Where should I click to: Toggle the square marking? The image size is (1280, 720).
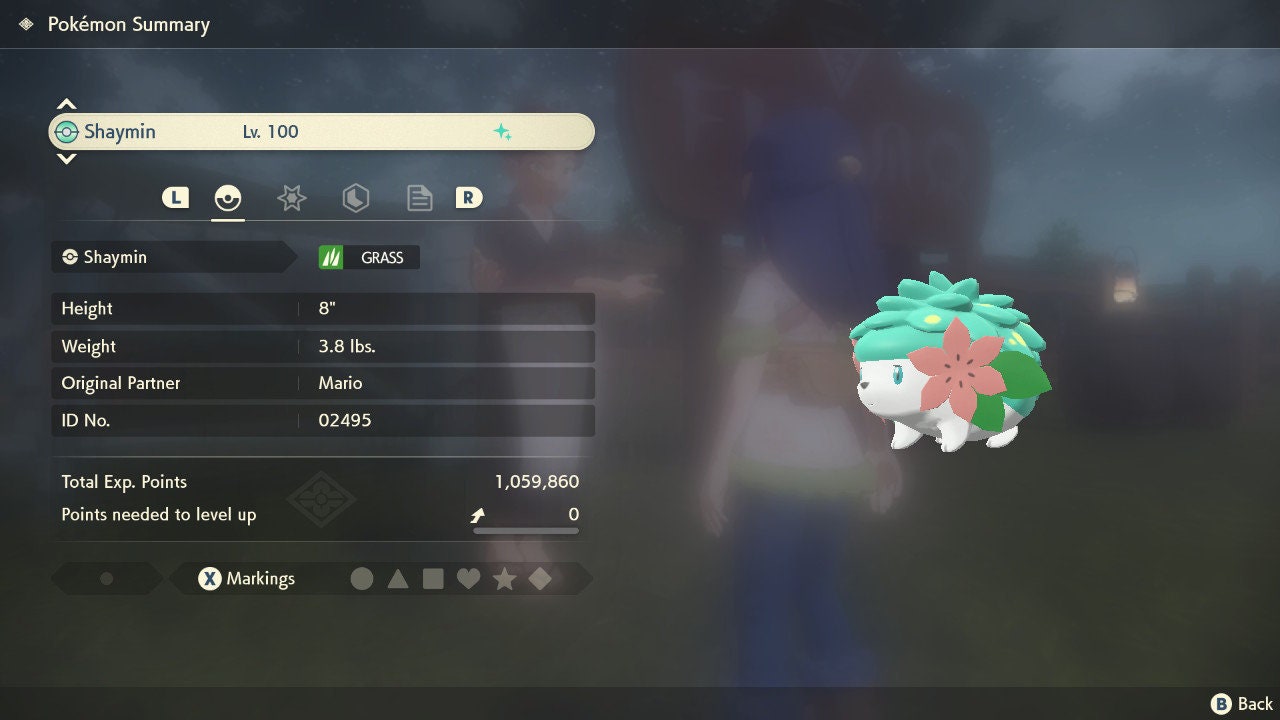433,579
